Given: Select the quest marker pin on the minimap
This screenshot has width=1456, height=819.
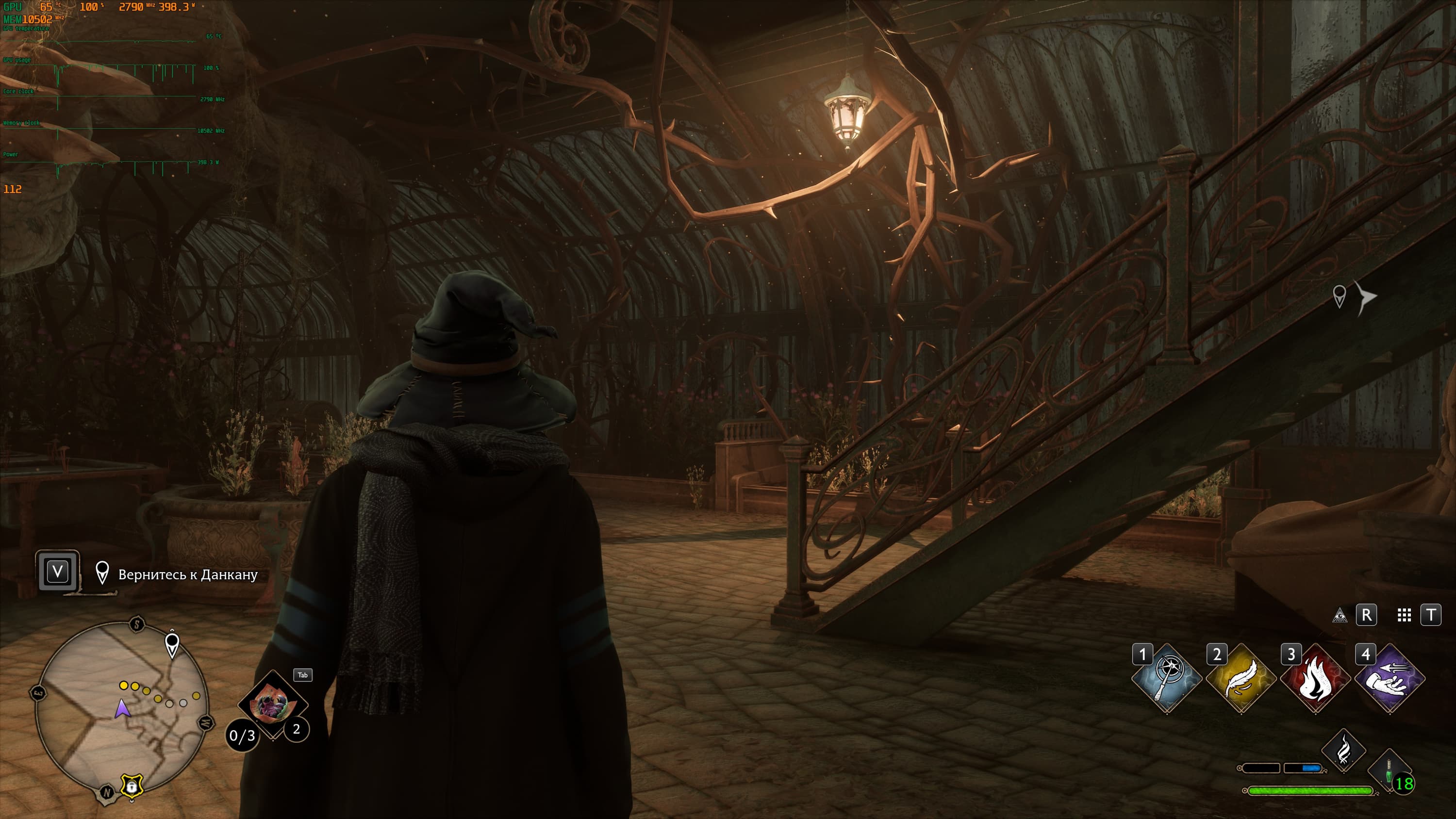Looking at the screenshot, I should 172,645.
